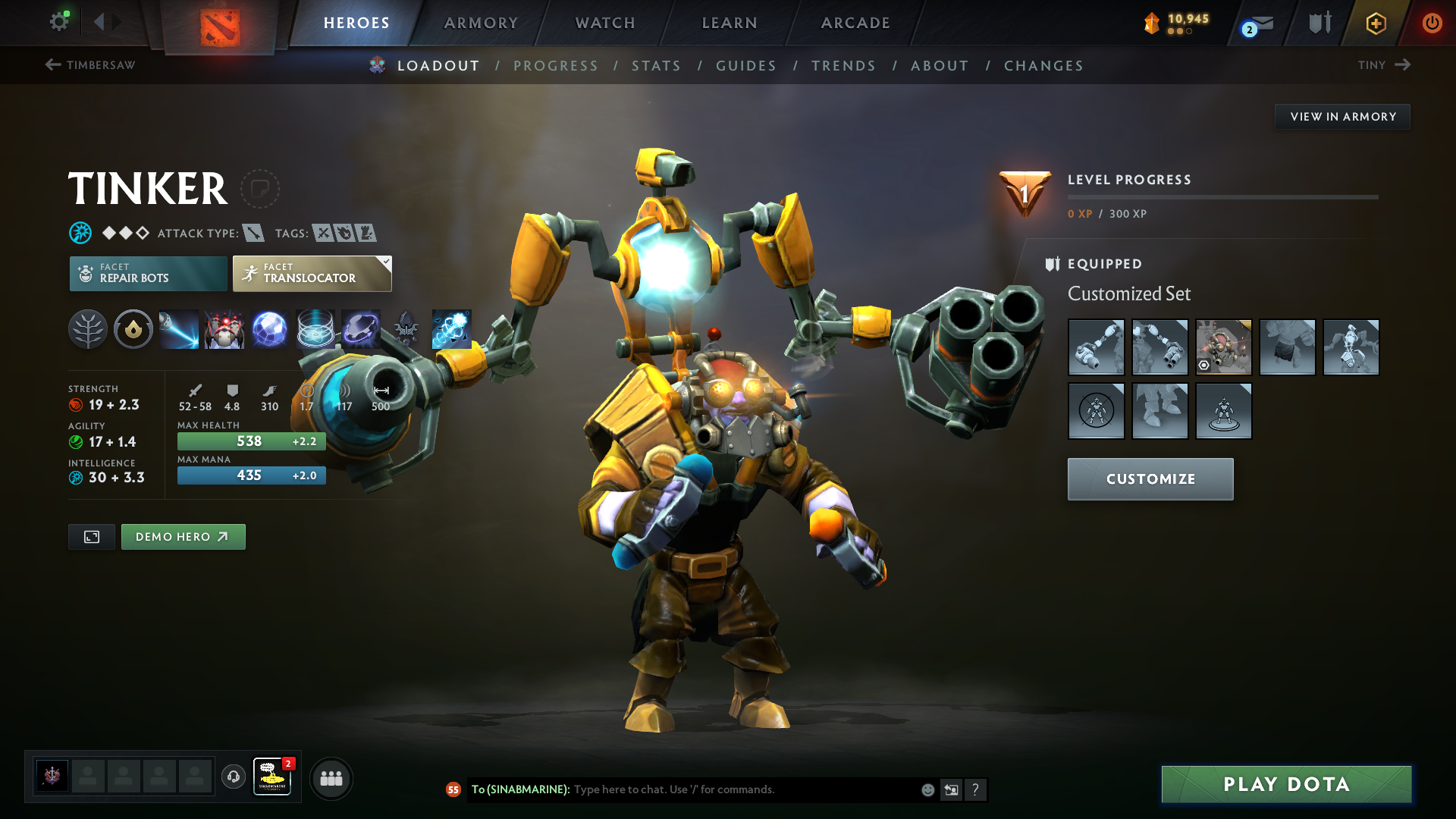1456x819 pixels.
Task: Open the Guides page for Tinker
Action: coord(746,66)
